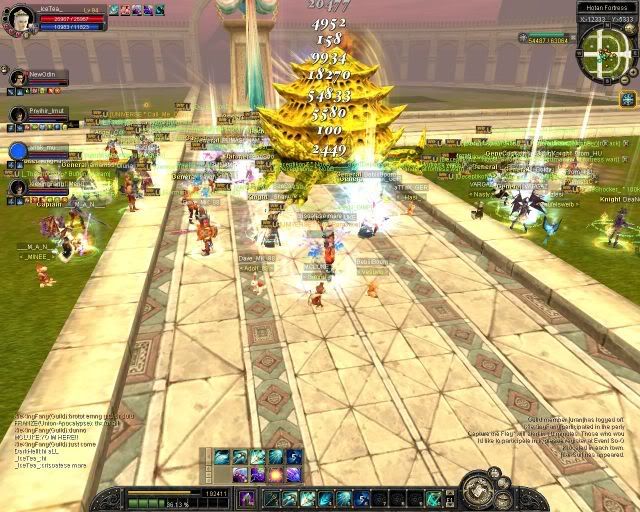
Task: Click the party member with blue circle portrait
Action: (x=18, y=151)
